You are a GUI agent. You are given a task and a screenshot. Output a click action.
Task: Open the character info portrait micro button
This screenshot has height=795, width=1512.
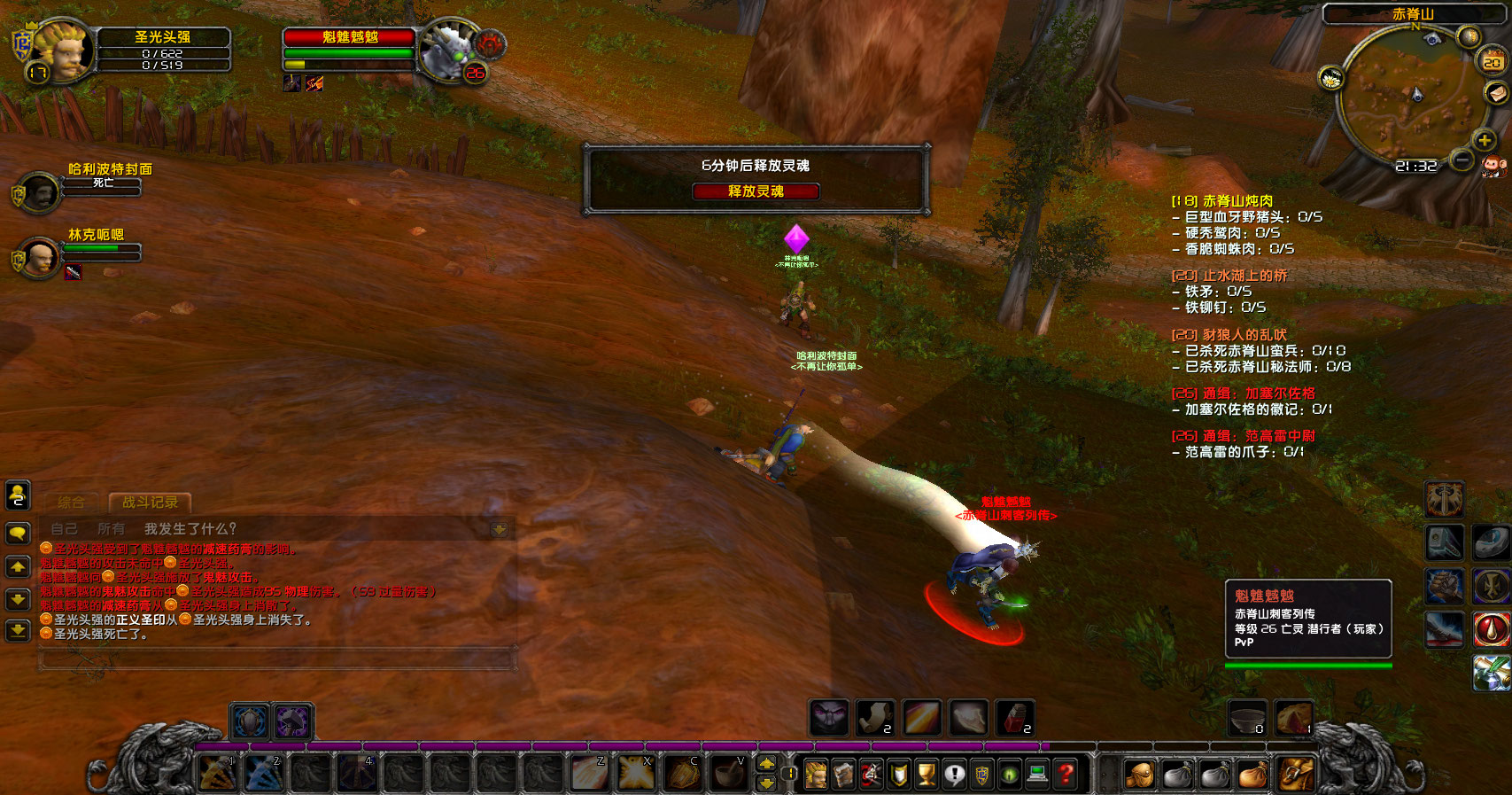coord(816,775)
